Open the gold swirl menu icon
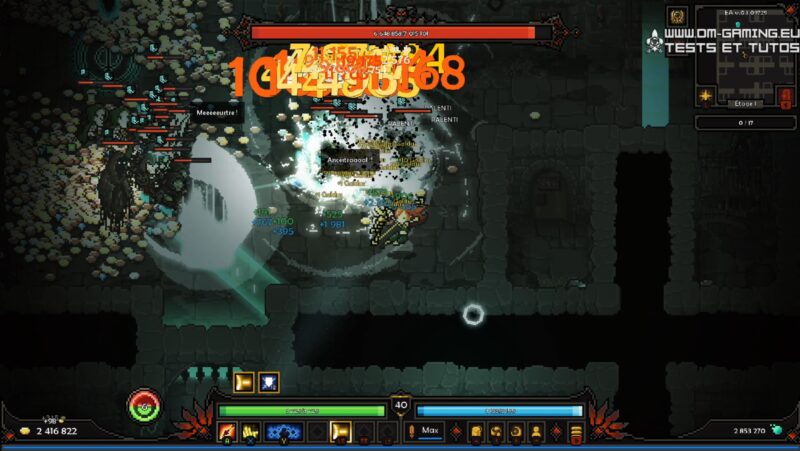Viewport: 800px width, 451px height. pyautogui.click(x=497, y=432)
